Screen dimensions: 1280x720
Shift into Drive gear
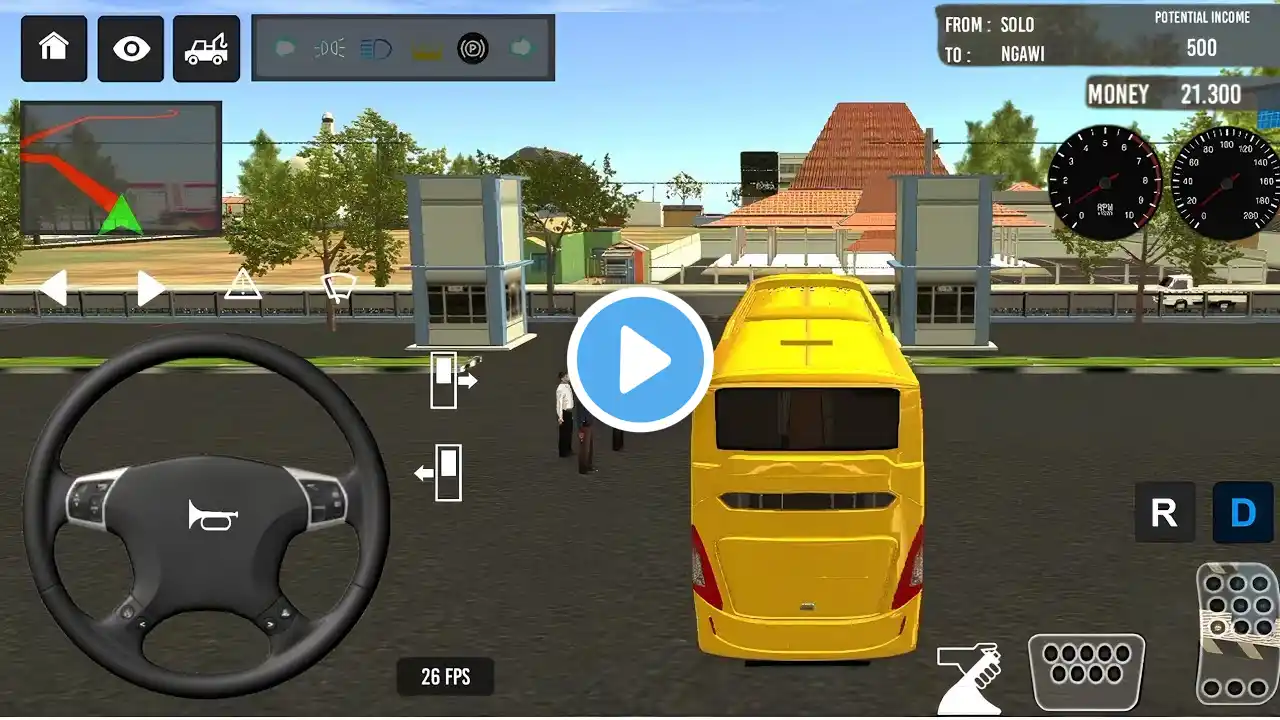pyautogui.click(x=1242, y=512)
